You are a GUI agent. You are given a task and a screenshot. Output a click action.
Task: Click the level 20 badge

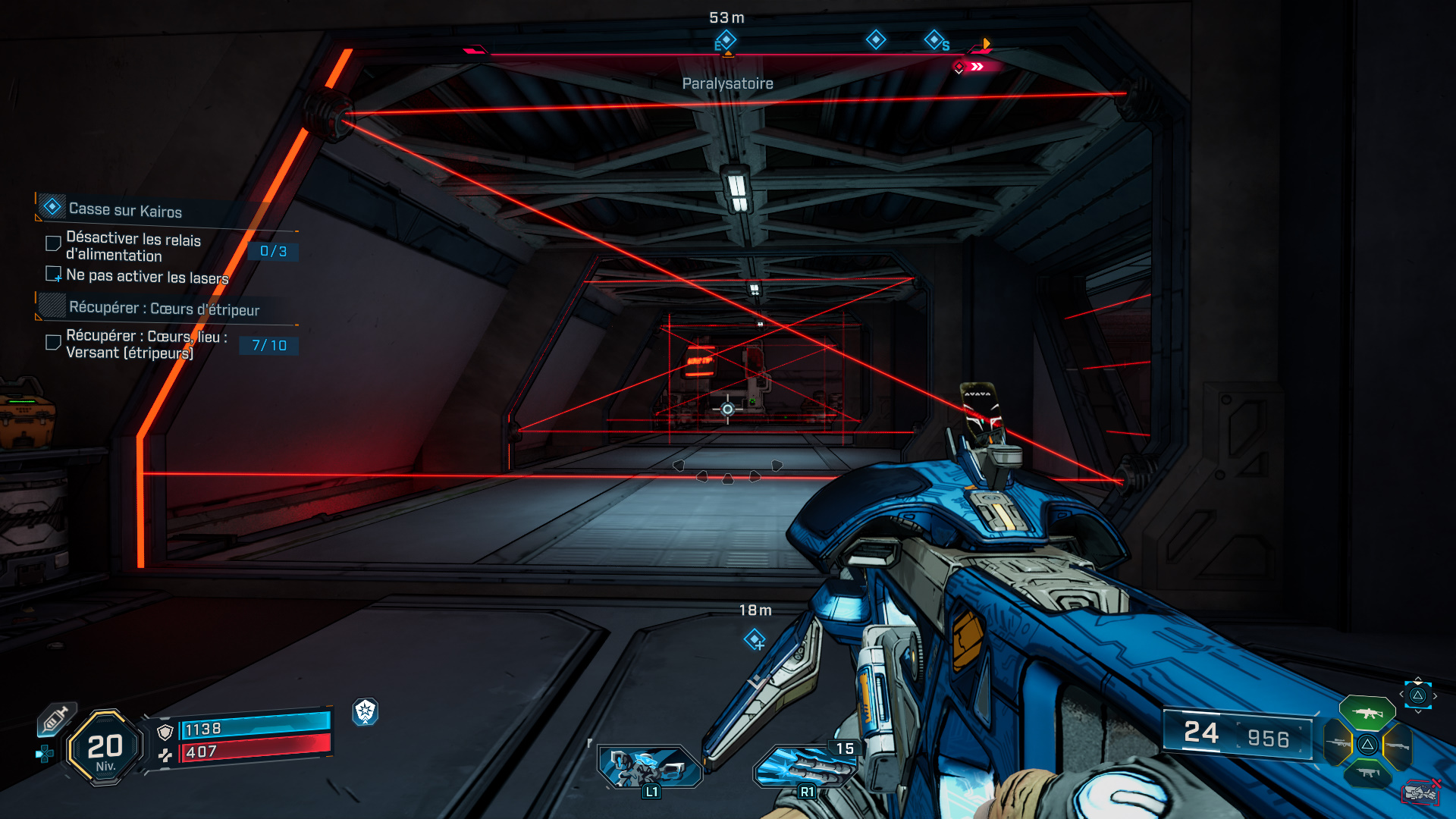105,748
